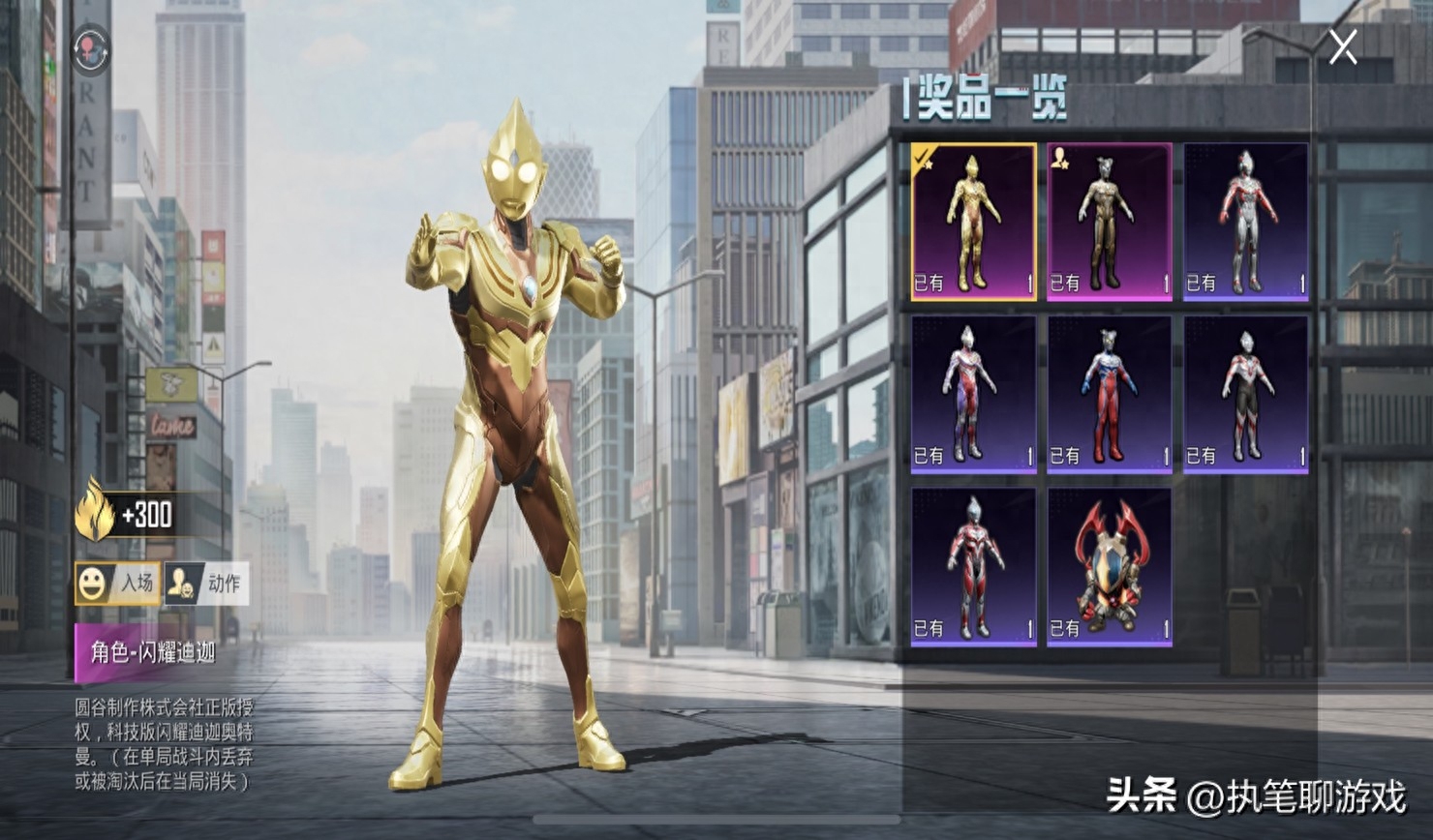Click the checkmark badge on the golden Tiga card
The width and height of the screenshot is (1433, 840).
(922, 158)
